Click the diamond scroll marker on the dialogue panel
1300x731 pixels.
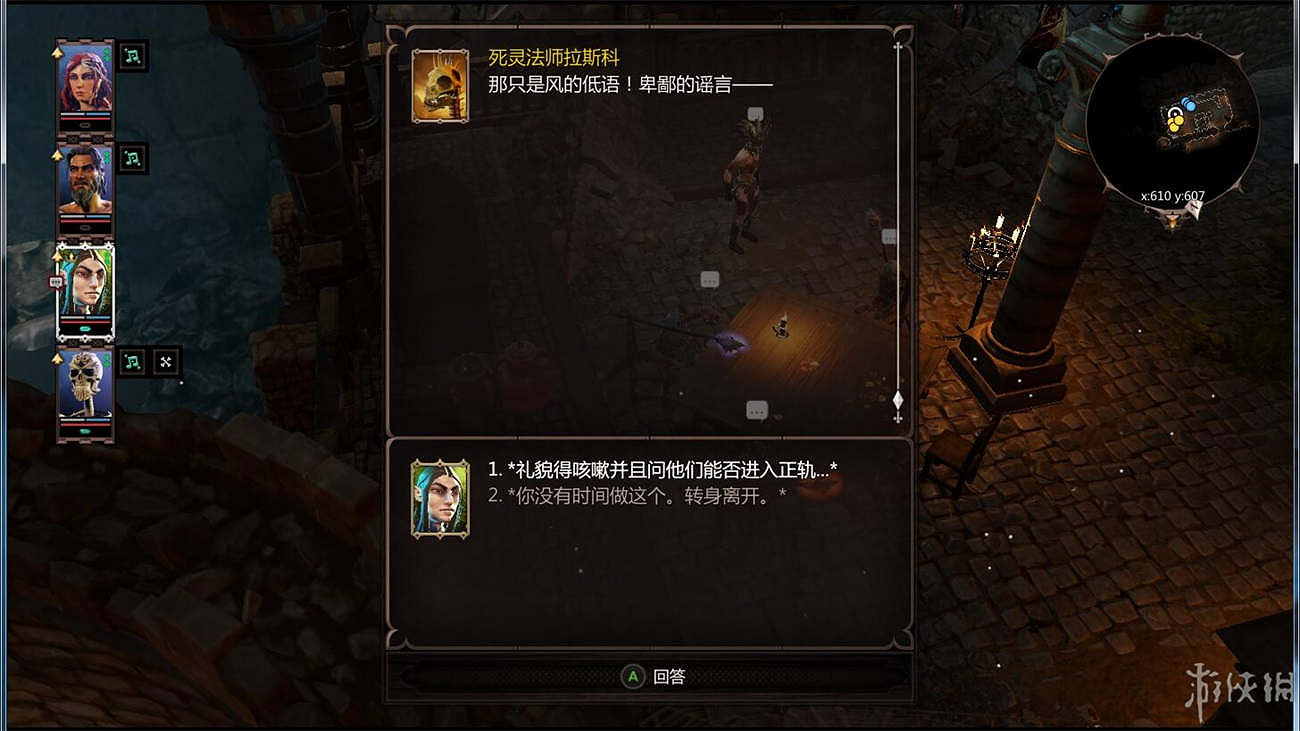point(897,400)
